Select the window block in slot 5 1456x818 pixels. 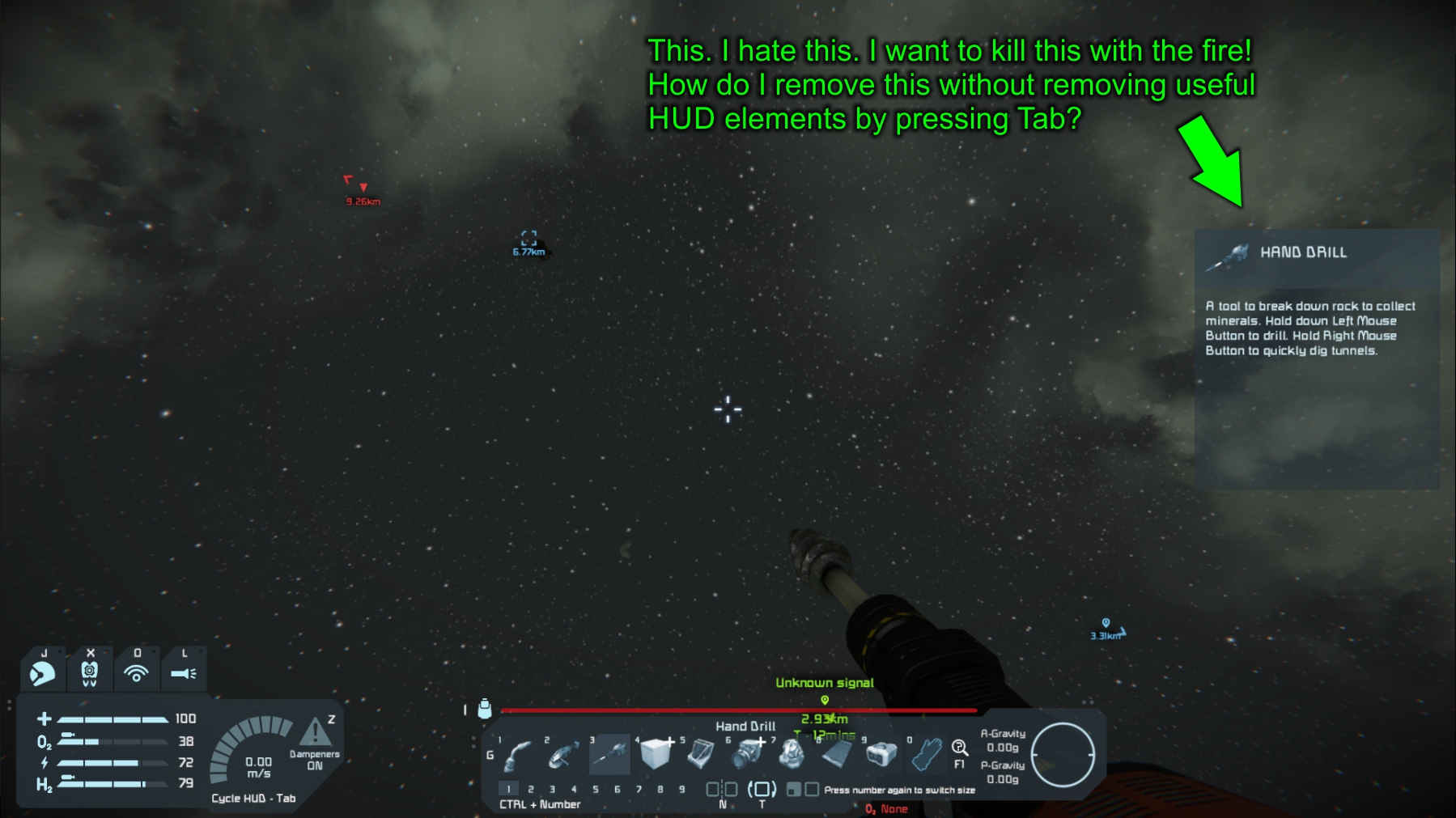(700, 754)
